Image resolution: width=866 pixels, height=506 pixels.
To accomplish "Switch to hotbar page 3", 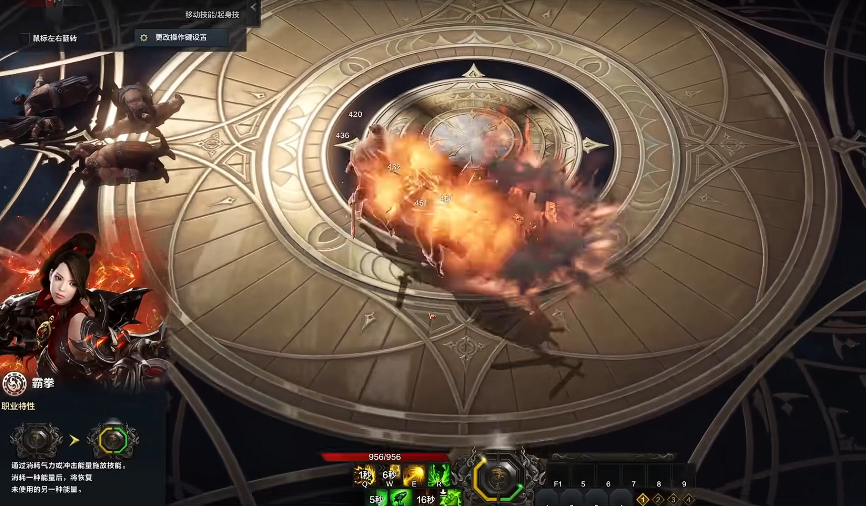I will 673,497.
